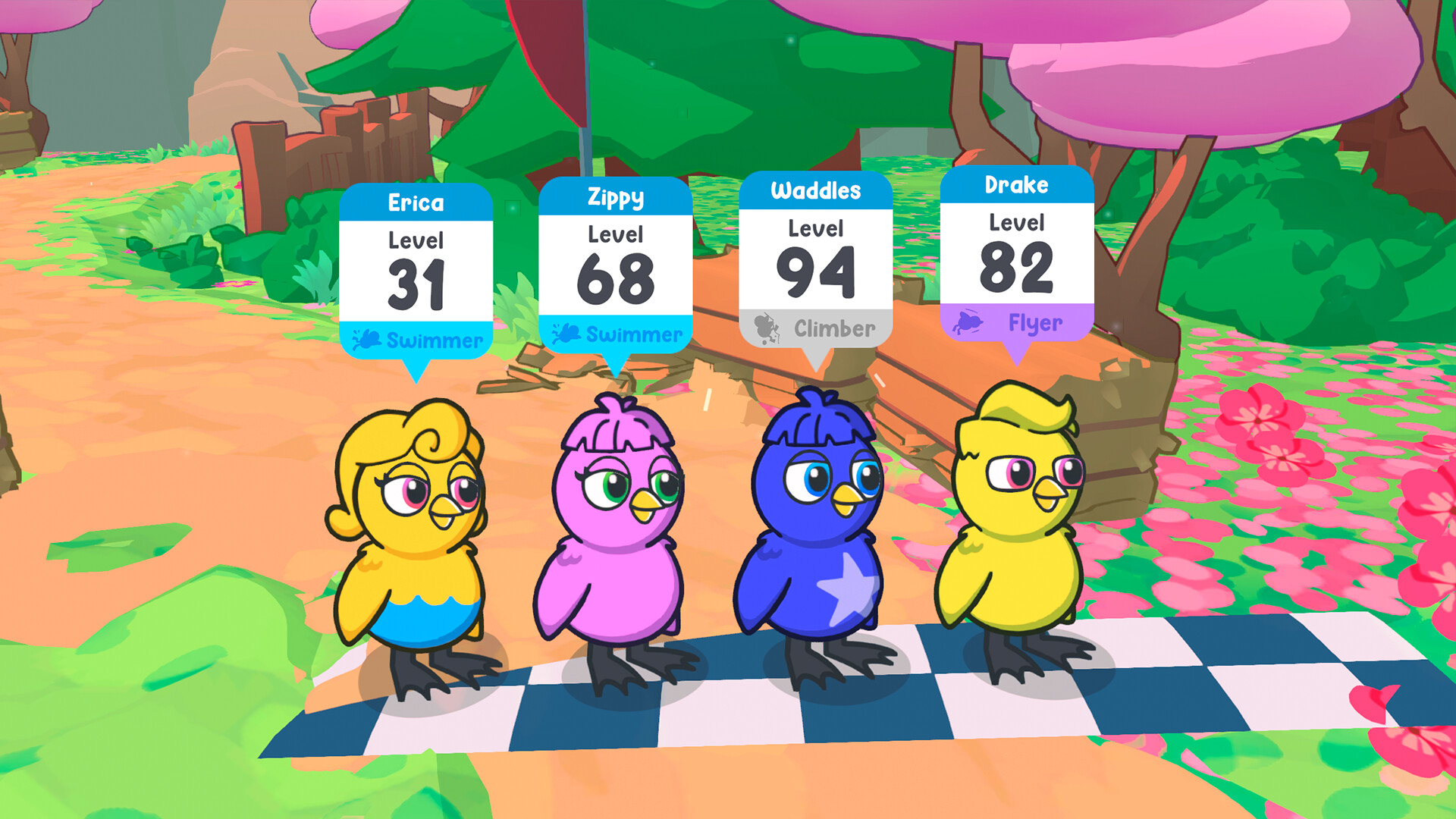Viewport: 1456px width, 819px height.
Task: Click the swimming duck icon on Zippy's card
Action: pos(567,332)
